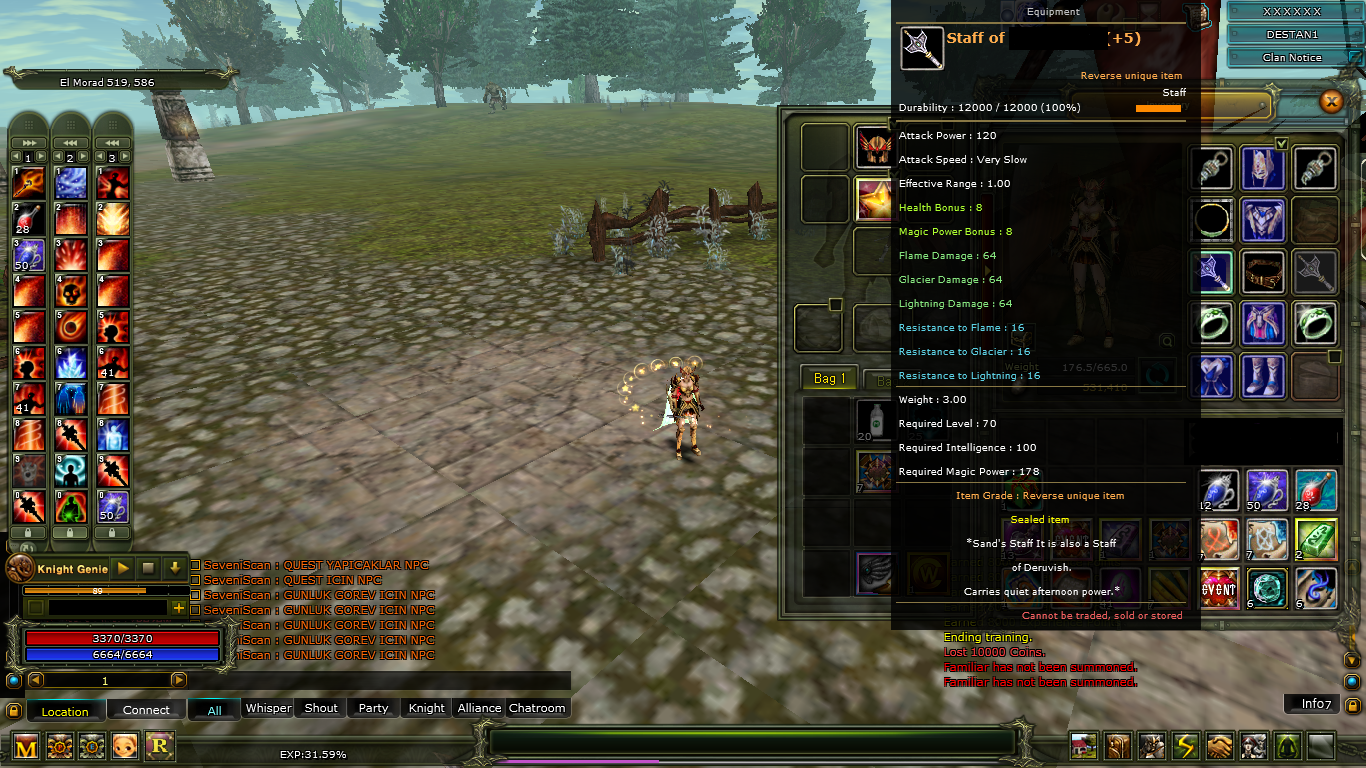Open the green hooded quest helper icon
The height and width of the screenshot is (768, 1366).
[x=1287, y=746]
